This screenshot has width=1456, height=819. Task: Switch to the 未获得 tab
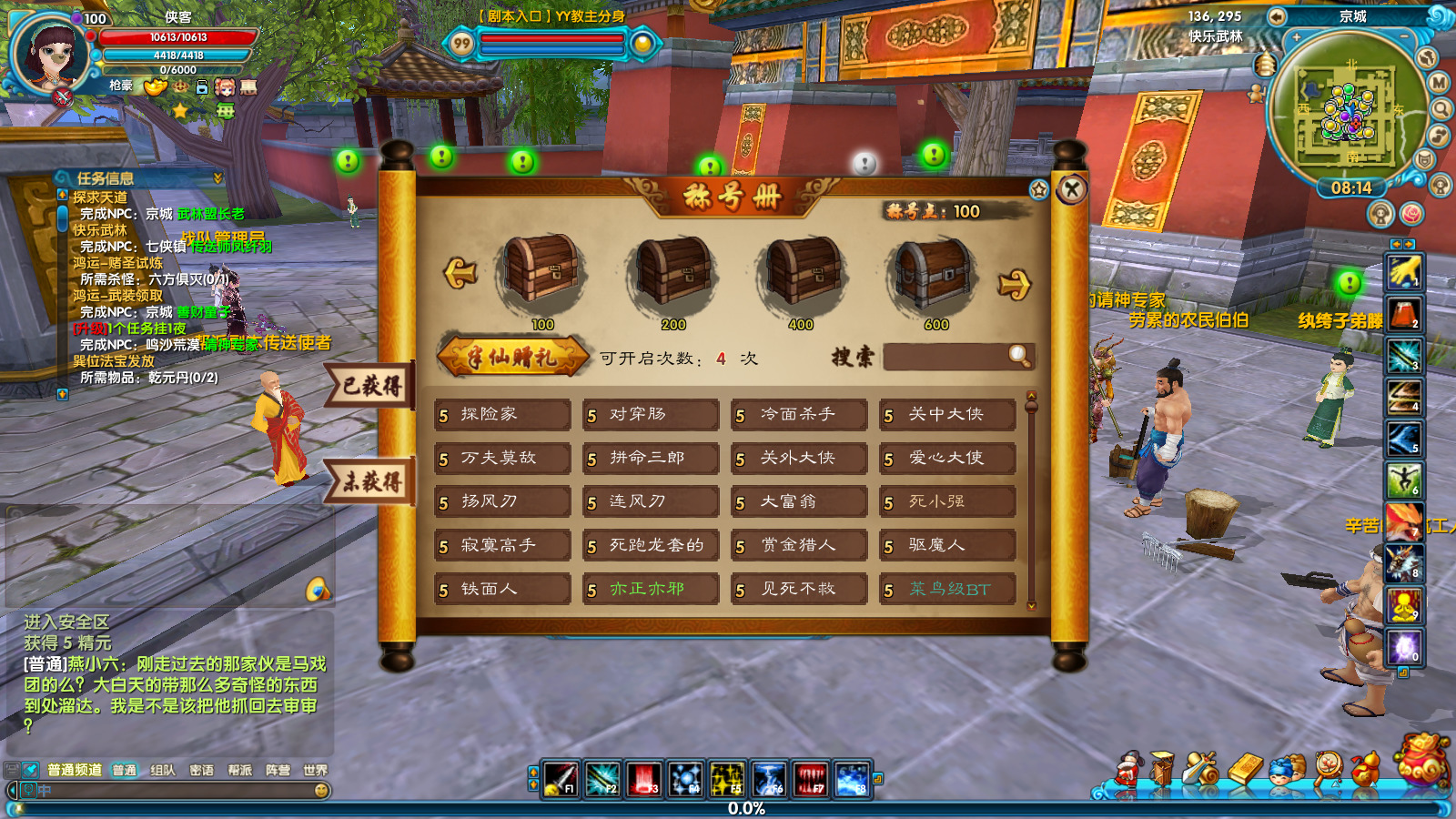point(371,481)
